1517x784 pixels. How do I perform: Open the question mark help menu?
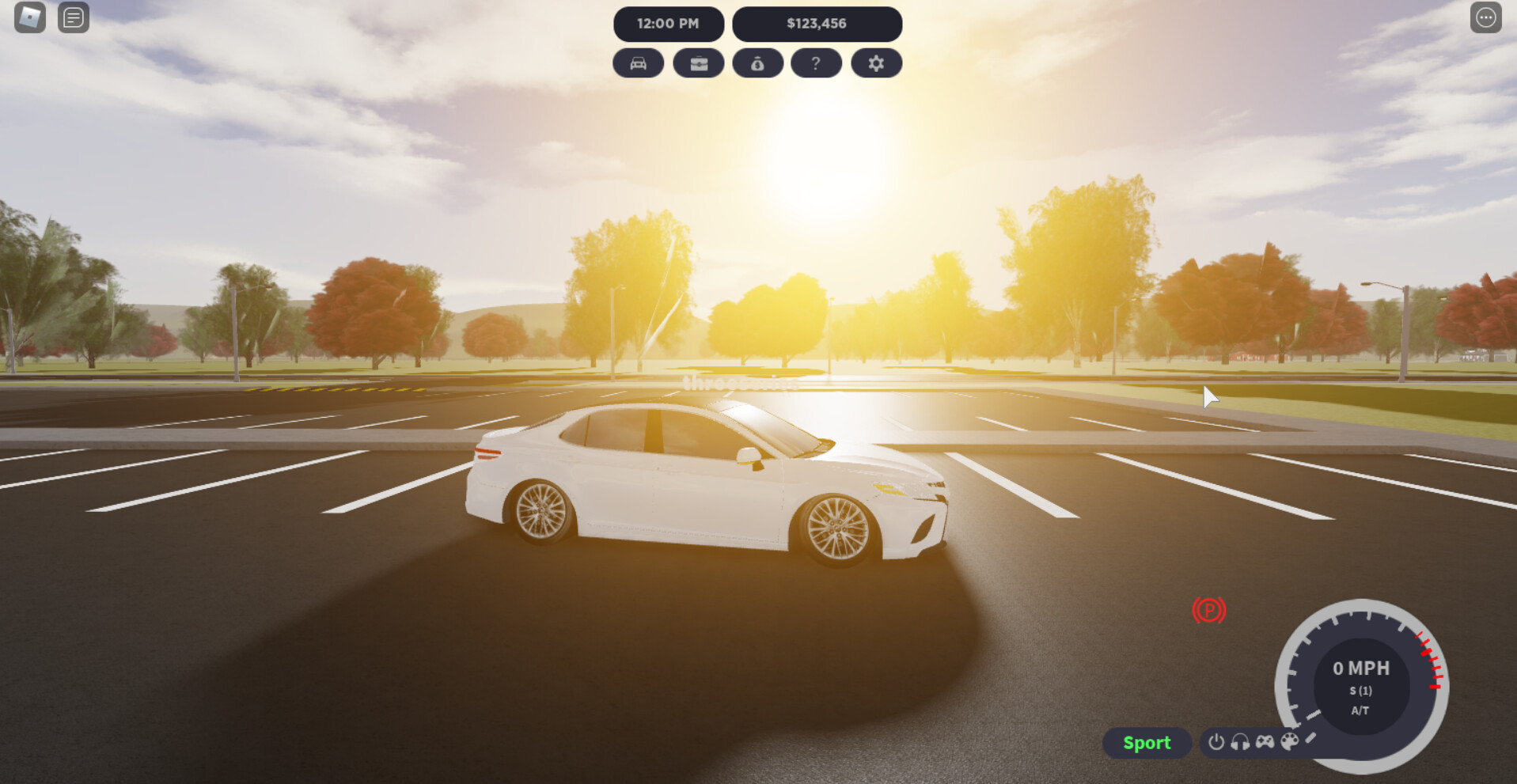point(816,63)
